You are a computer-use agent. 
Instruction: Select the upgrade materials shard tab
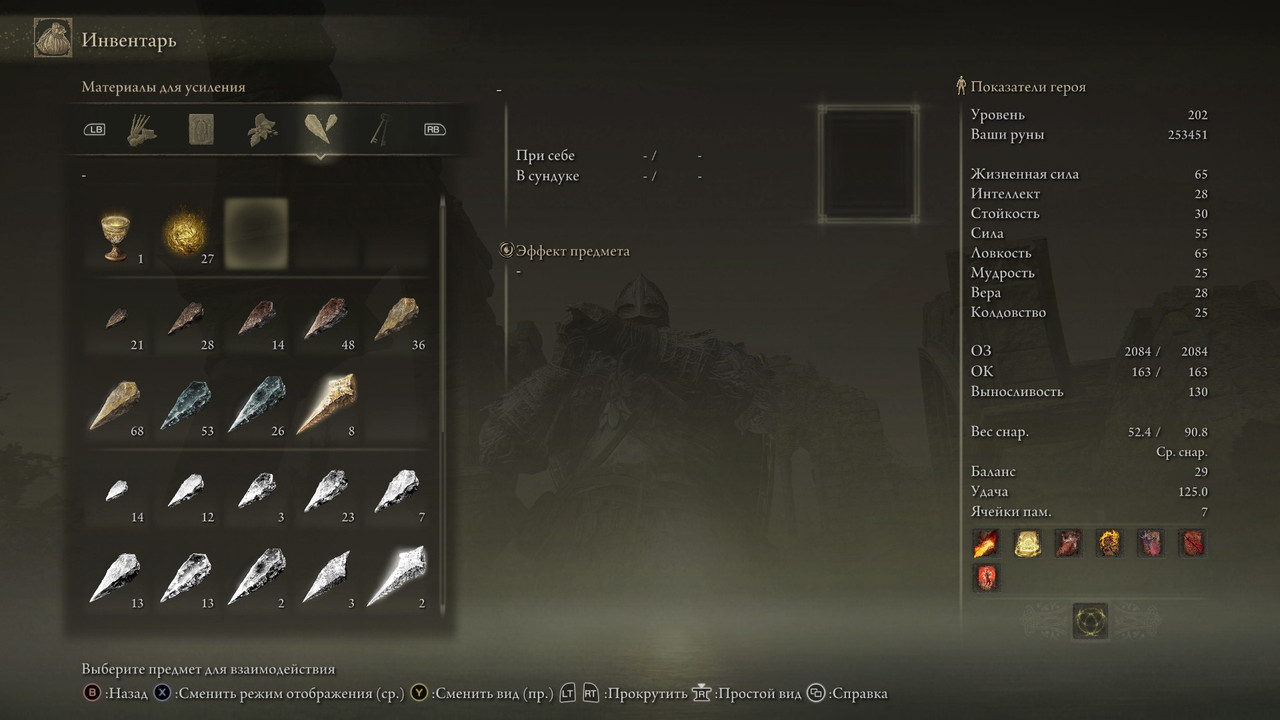click(321, 130)
